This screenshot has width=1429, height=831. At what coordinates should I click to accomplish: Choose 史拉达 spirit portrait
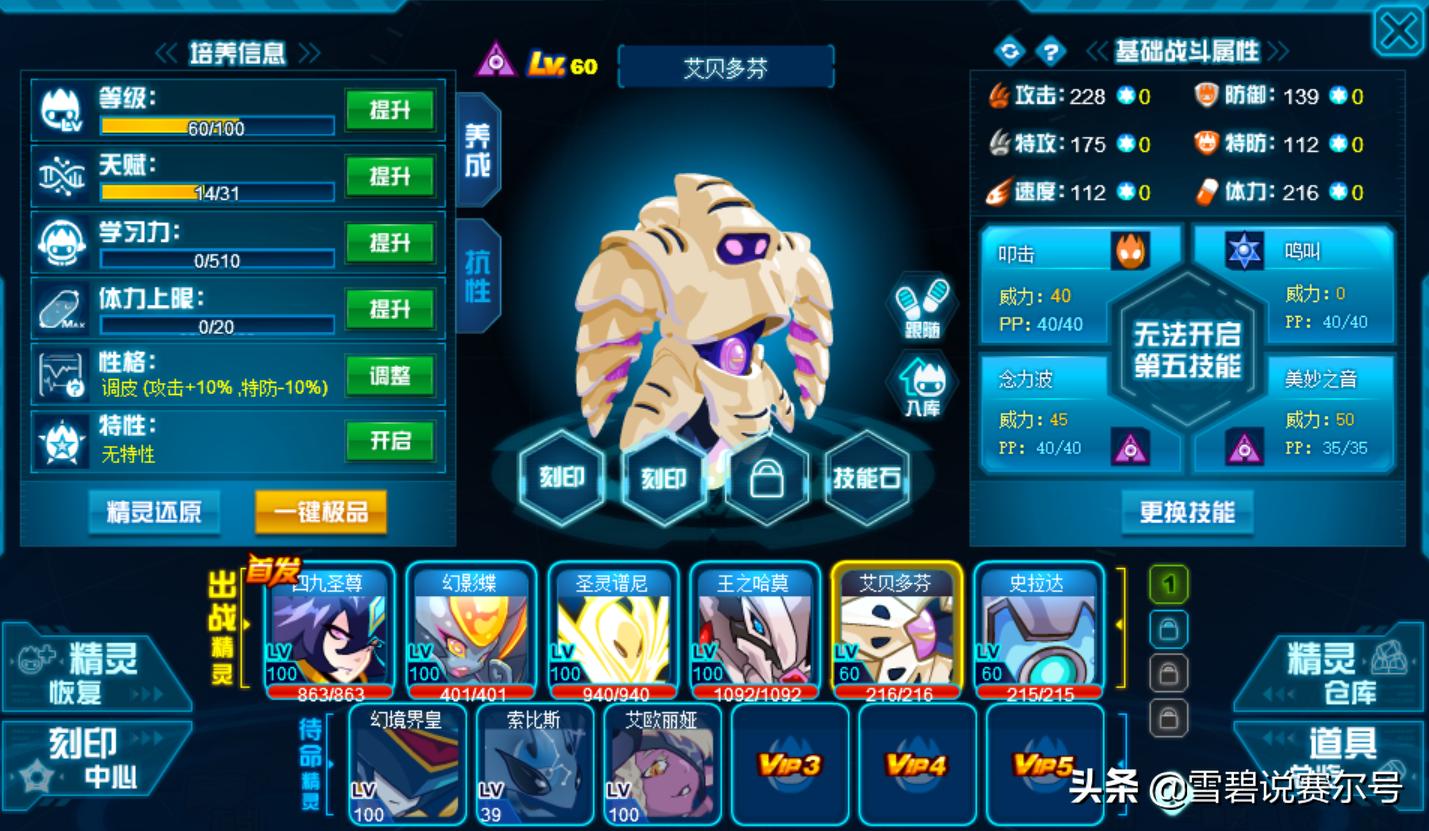point(1038,630)
